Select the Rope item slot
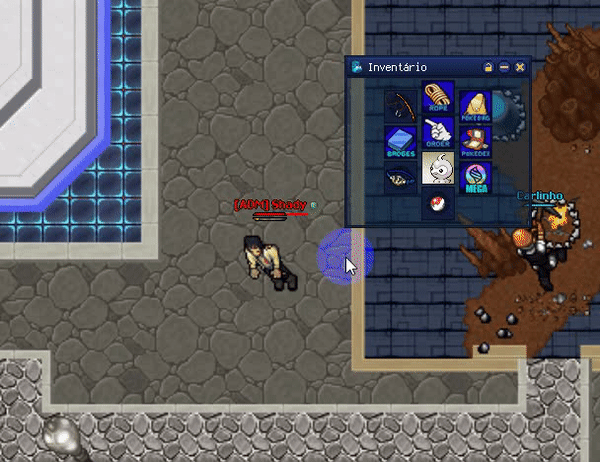The image size is (600, 462). (x=438, y=98)
